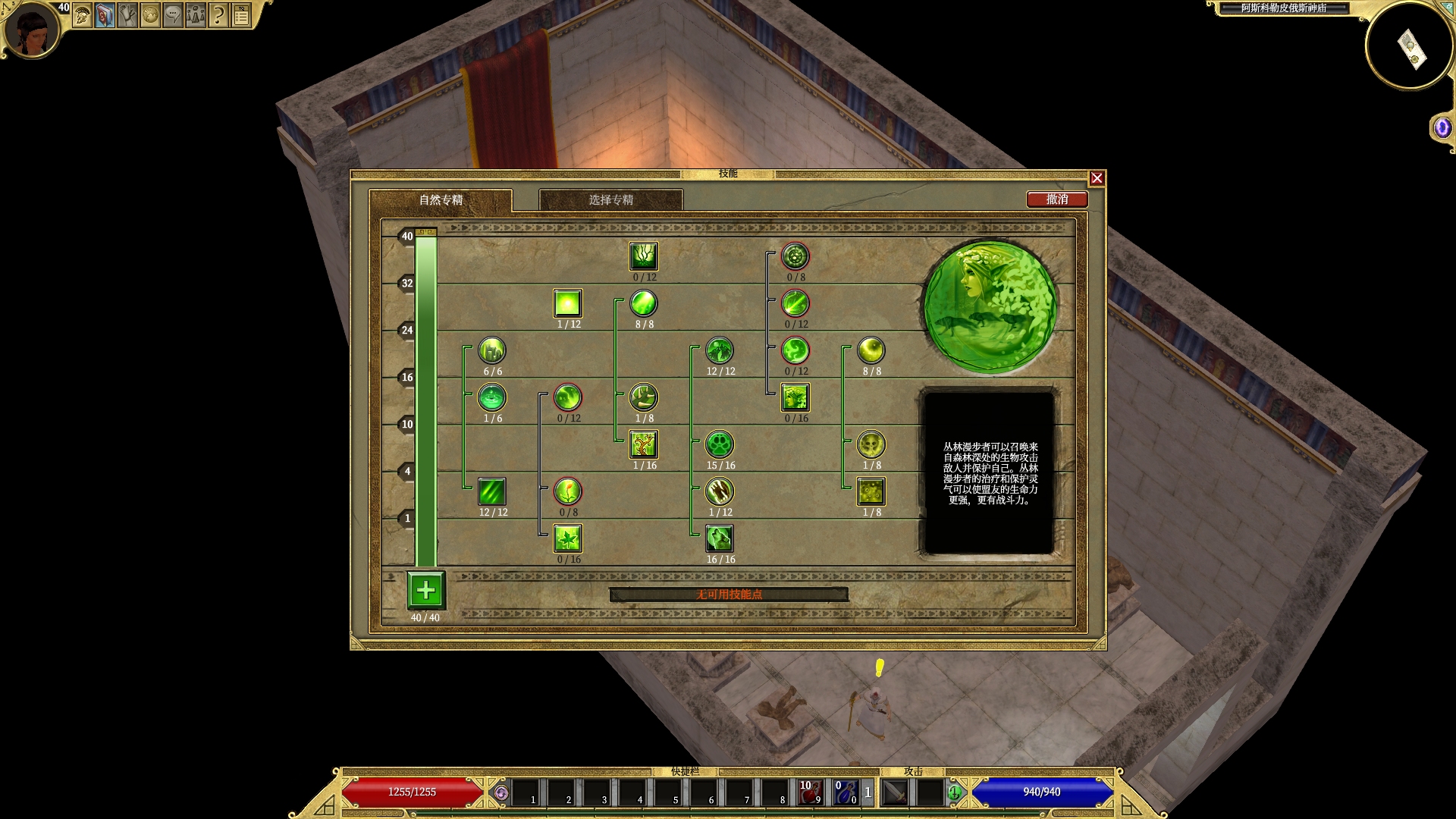
Task: Select the twisted tree branch skill
Action: point(644,444)
